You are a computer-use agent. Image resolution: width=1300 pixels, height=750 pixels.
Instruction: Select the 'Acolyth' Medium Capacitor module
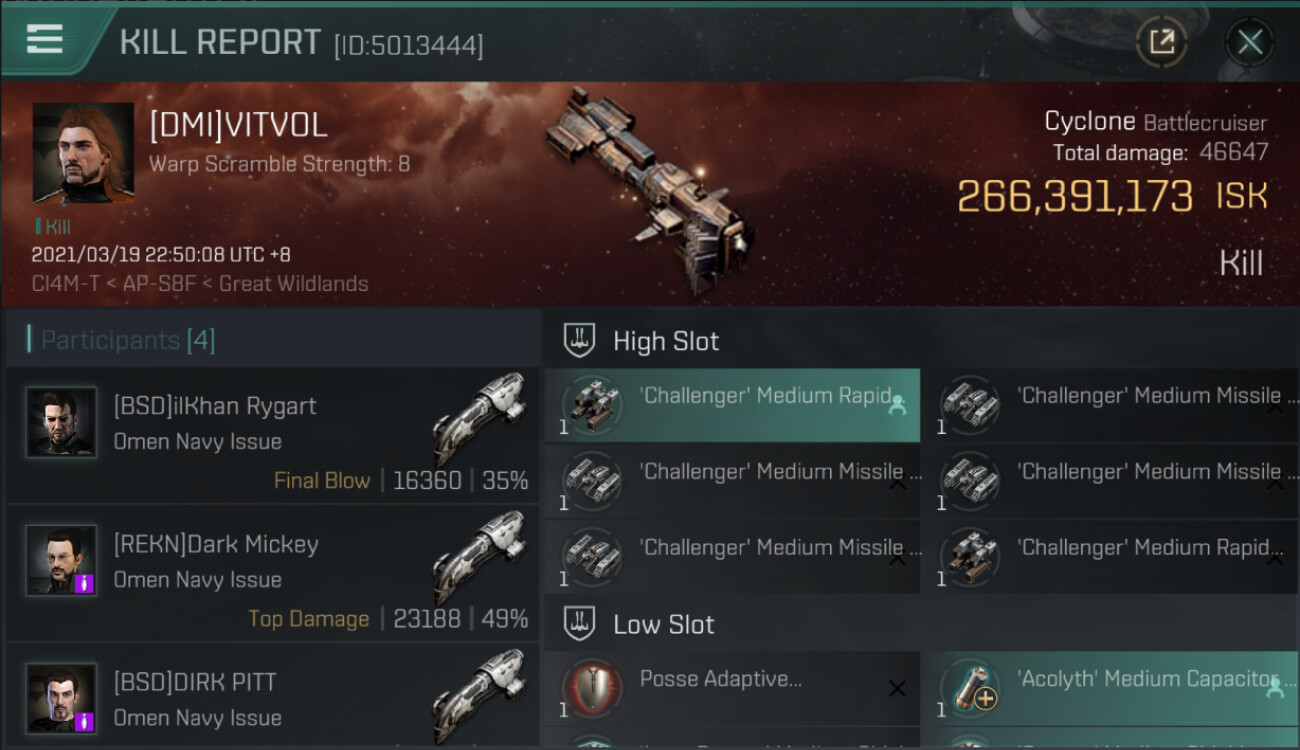pos(1108,689)
